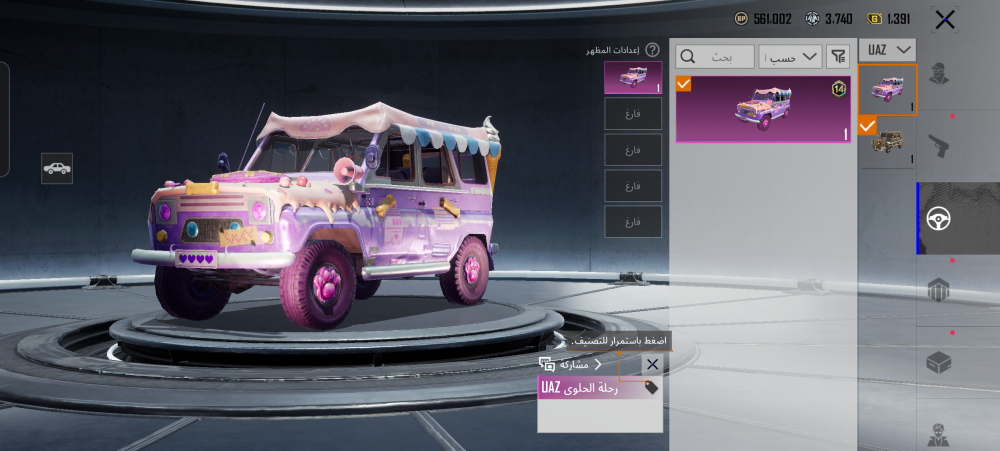
Task: Open the hexagonal crate category tab
Action: [x=938, y=290]
